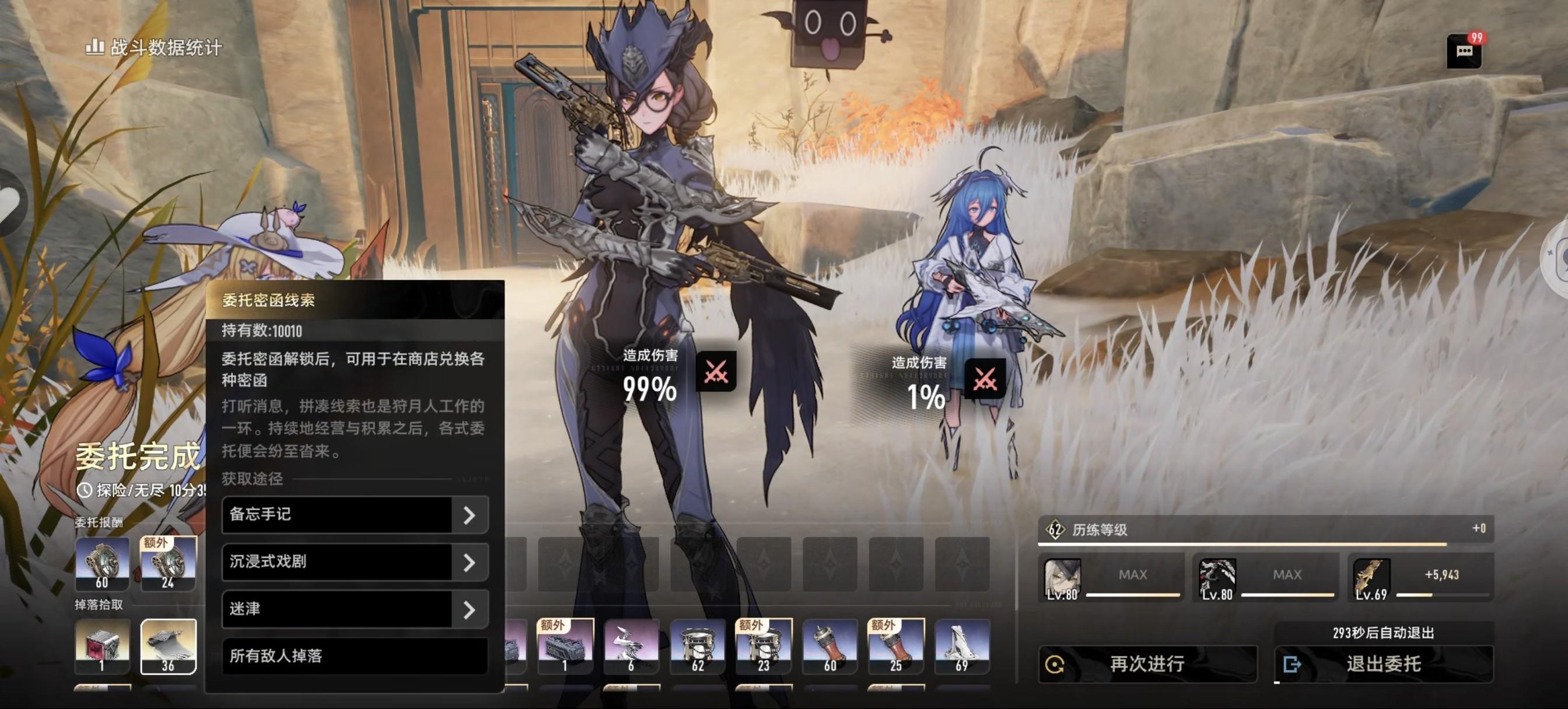Screen dimensions: 1568x709
Task: Click the 退出委托 exit commission button
Action: point(1383,664)
